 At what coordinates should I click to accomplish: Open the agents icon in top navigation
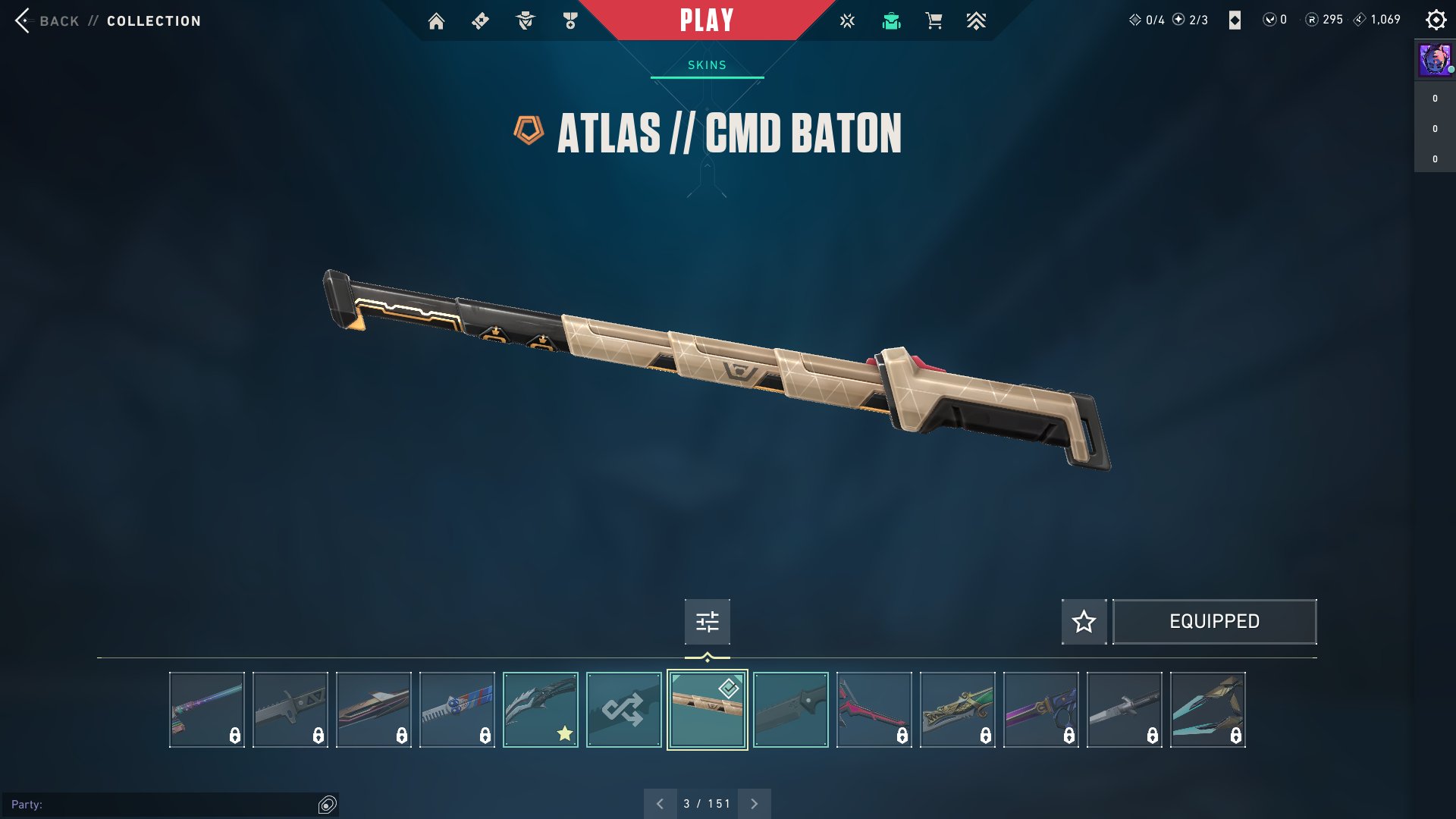pos(525,21)
